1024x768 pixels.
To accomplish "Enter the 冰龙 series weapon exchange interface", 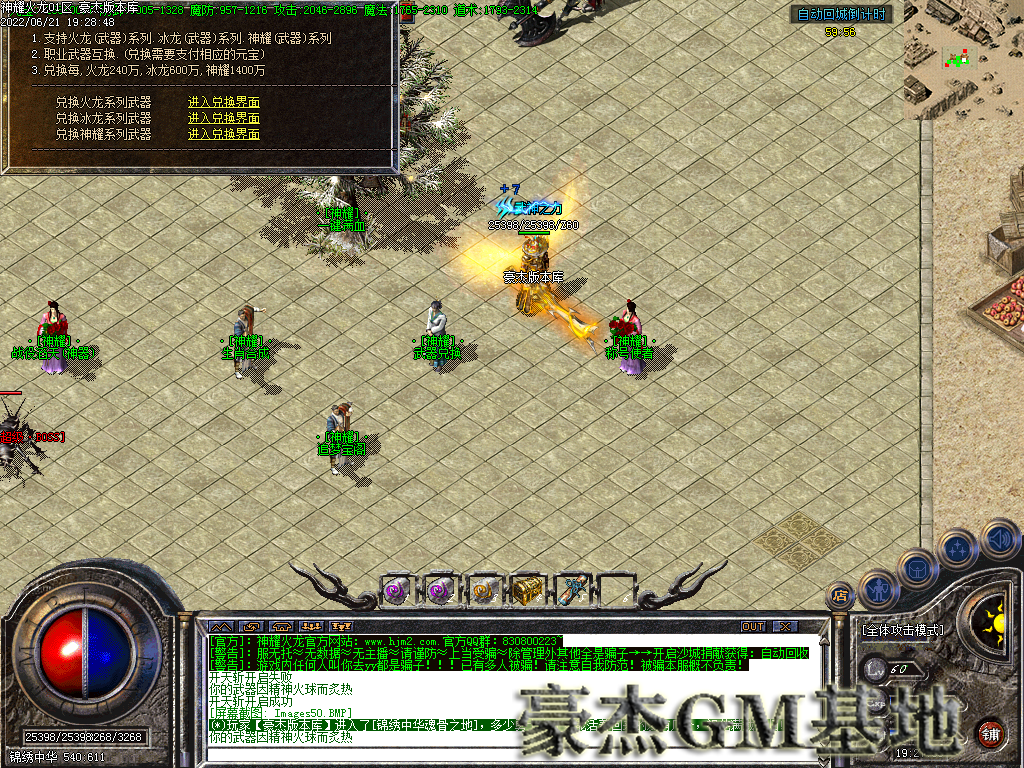I will tap(224, 118).
